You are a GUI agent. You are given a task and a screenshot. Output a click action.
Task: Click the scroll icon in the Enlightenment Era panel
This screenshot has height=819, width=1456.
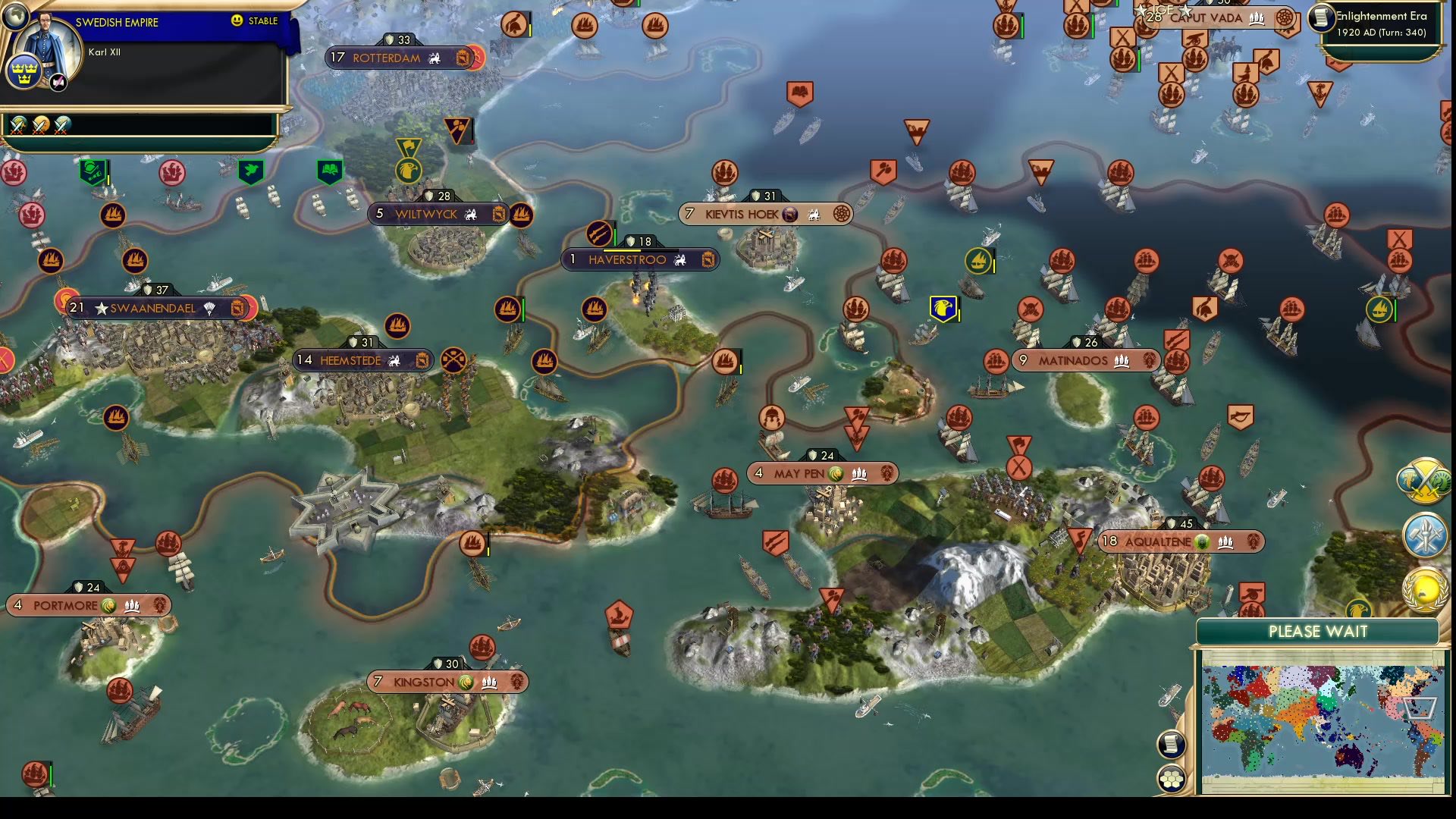click(x=1322, y=19)
